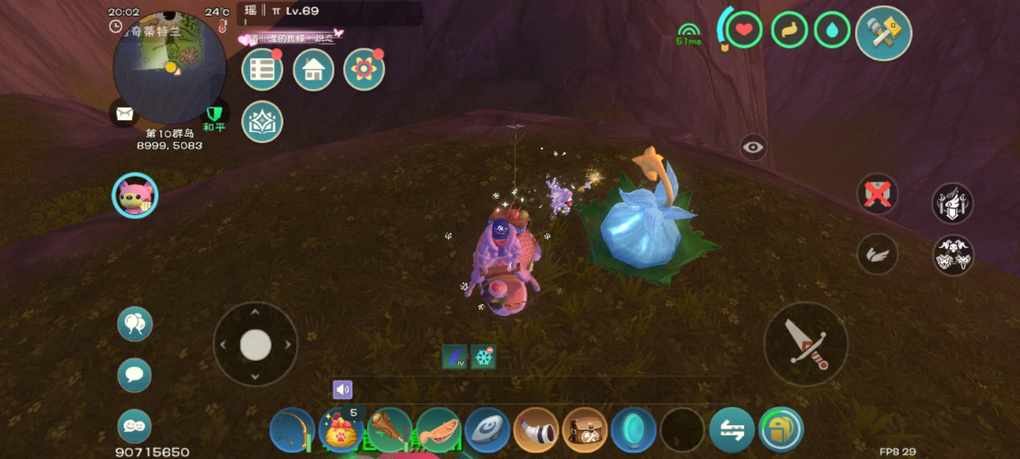Open the mail envelope icon
Screen dimensions: 1020x459
pyautogui.click(x=124, y=114)
